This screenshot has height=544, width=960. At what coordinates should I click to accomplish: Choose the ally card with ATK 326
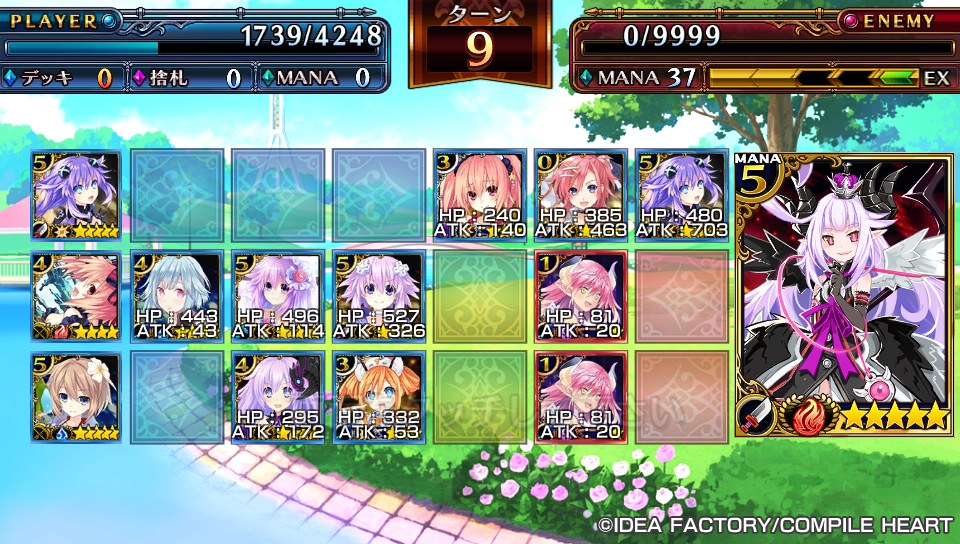[378, 296]
